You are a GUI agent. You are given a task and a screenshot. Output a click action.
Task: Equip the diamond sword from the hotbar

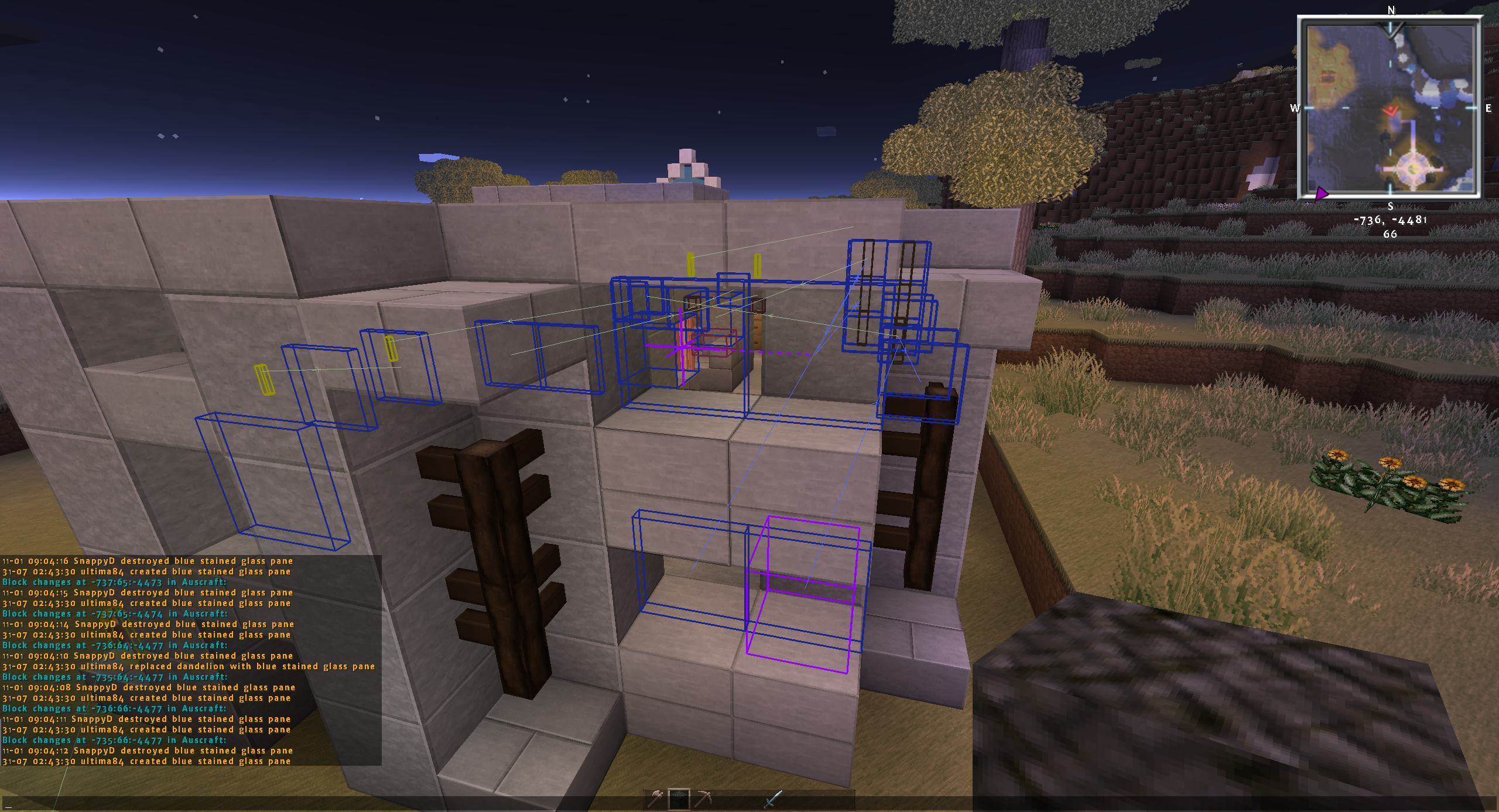[x=773, y=799]
